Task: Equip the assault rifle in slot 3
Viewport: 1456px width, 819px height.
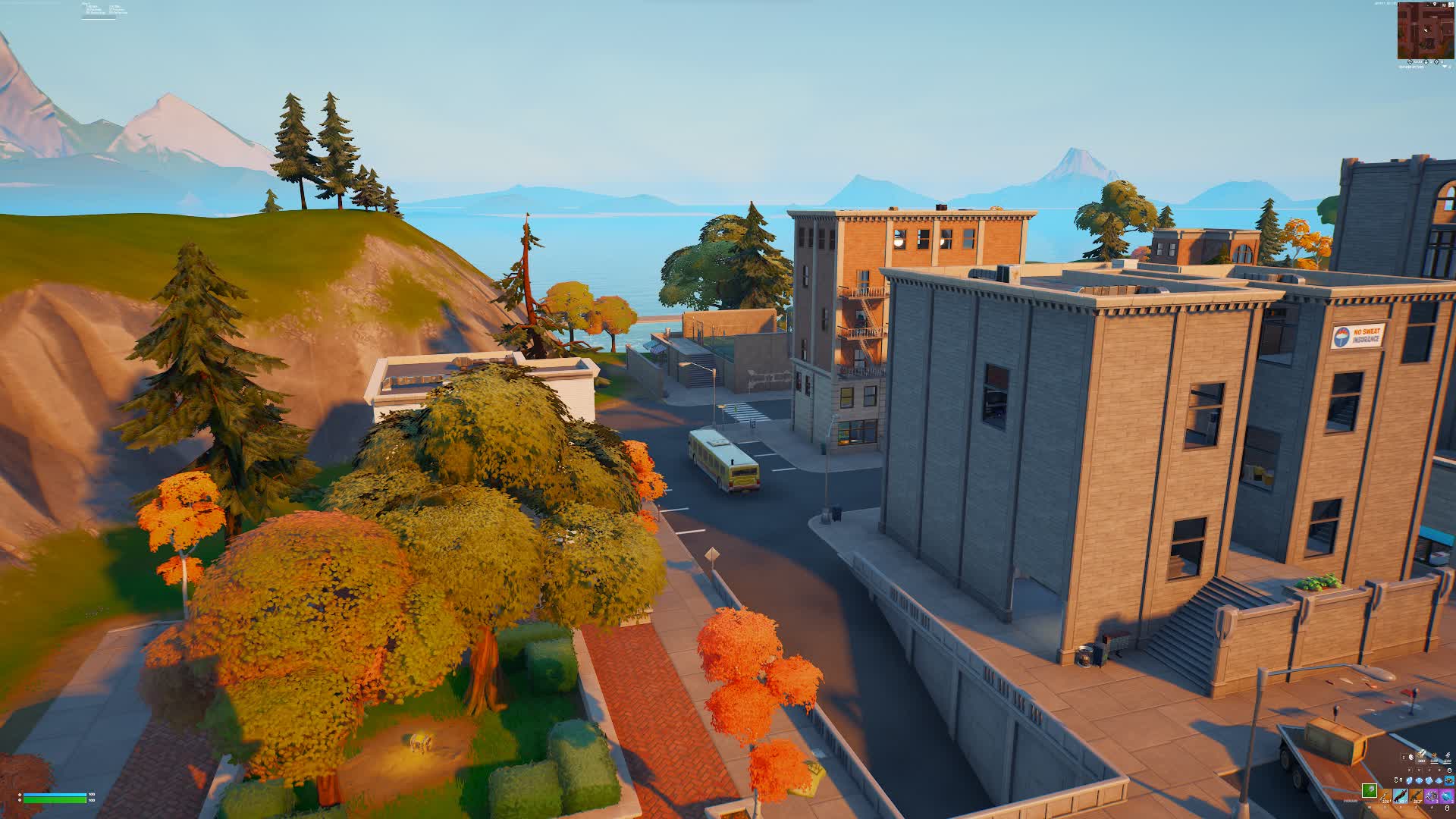Action: point(1416,796)
